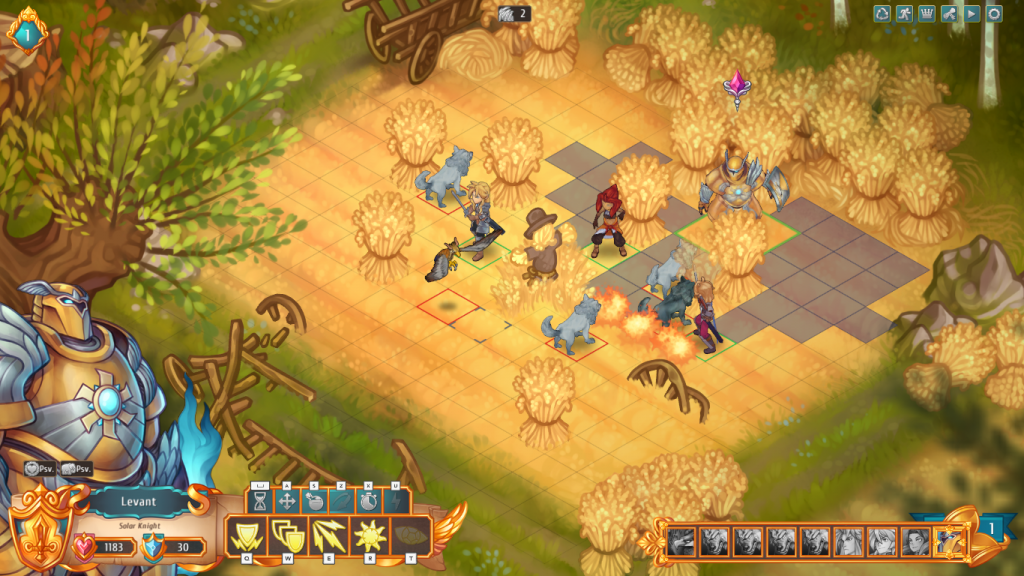Screen dimensions: 1024x576
Task: Select the hourglass wait action
Action: tap(260, 500)
